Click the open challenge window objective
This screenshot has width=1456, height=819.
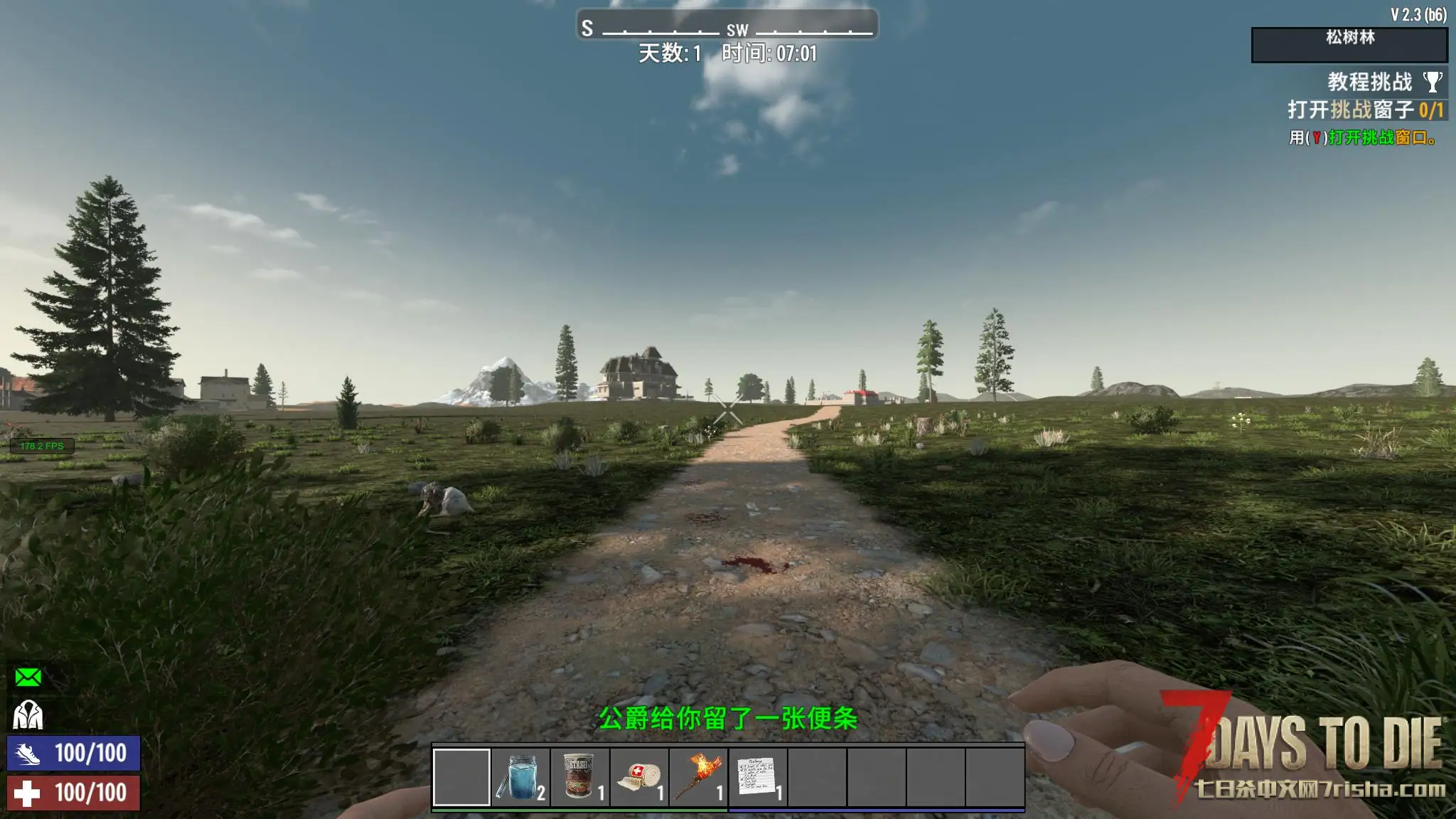[x=1365, y=110]
